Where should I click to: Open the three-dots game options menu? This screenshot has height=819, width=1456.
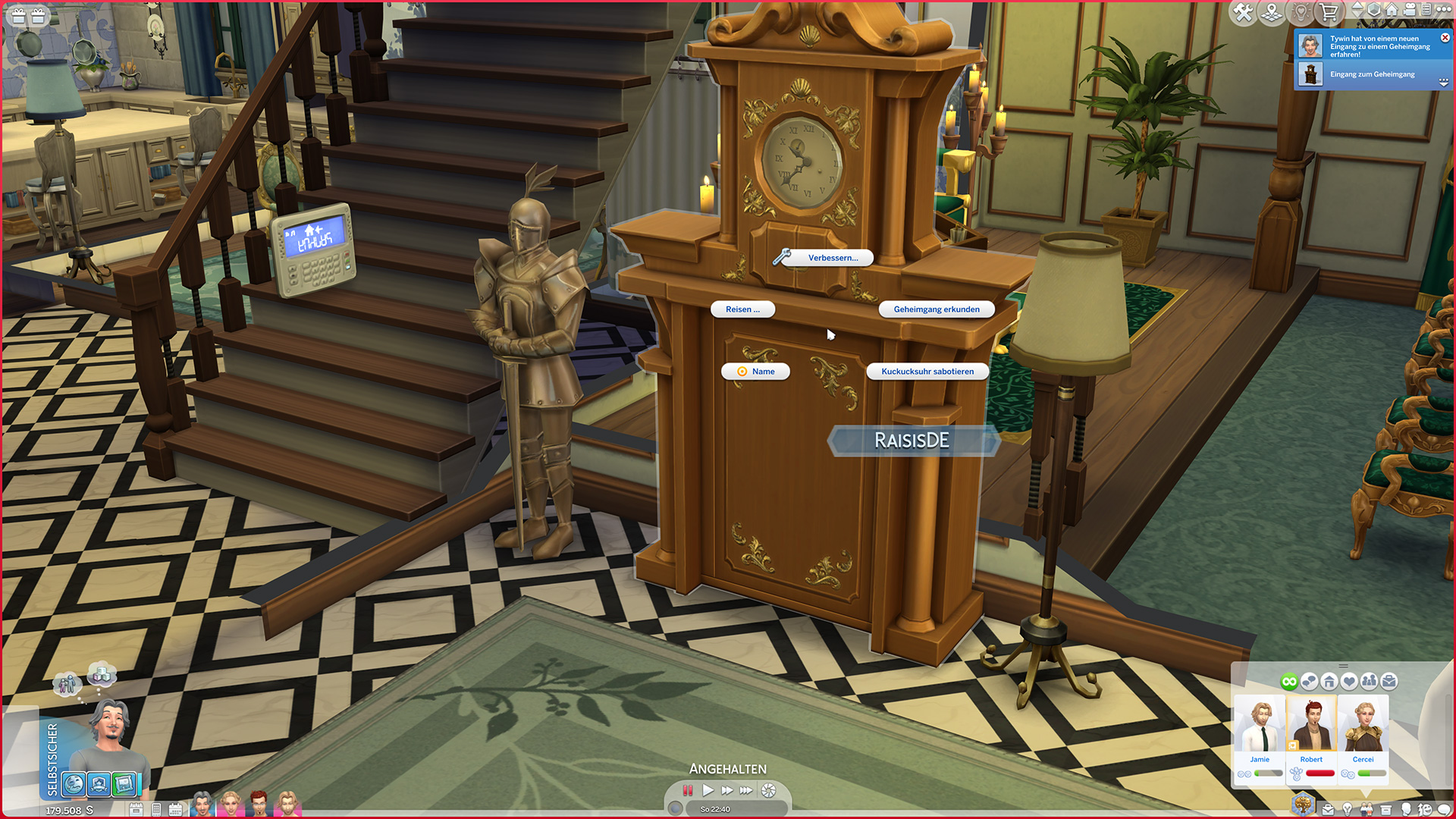coord(1443,10)
